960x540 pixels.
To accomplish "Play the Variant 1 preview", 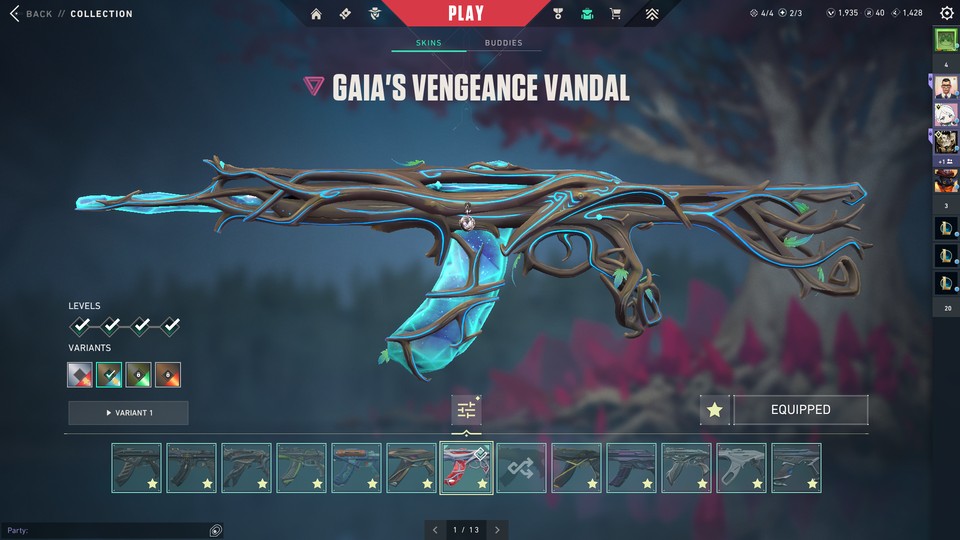I will 128,413.
